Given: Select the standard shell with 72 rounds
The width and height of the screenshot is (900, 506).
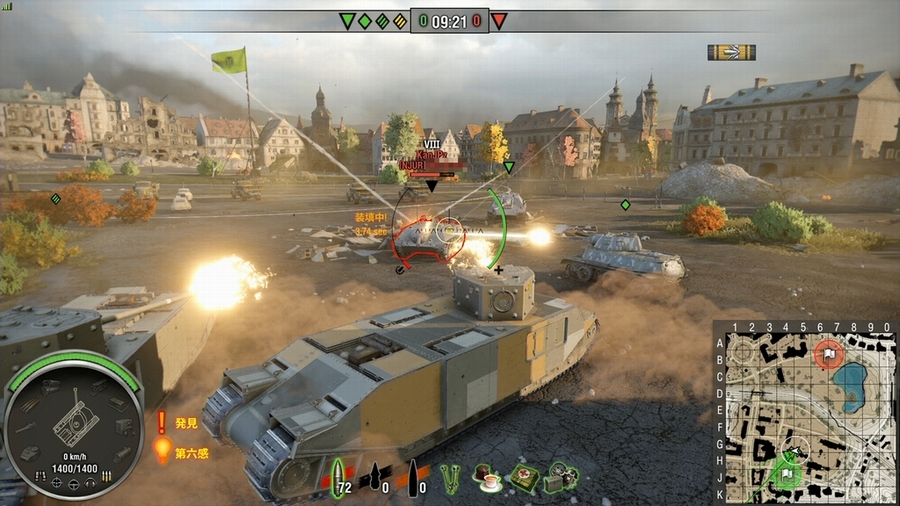Looking at the screenshot, I should 338,475.
